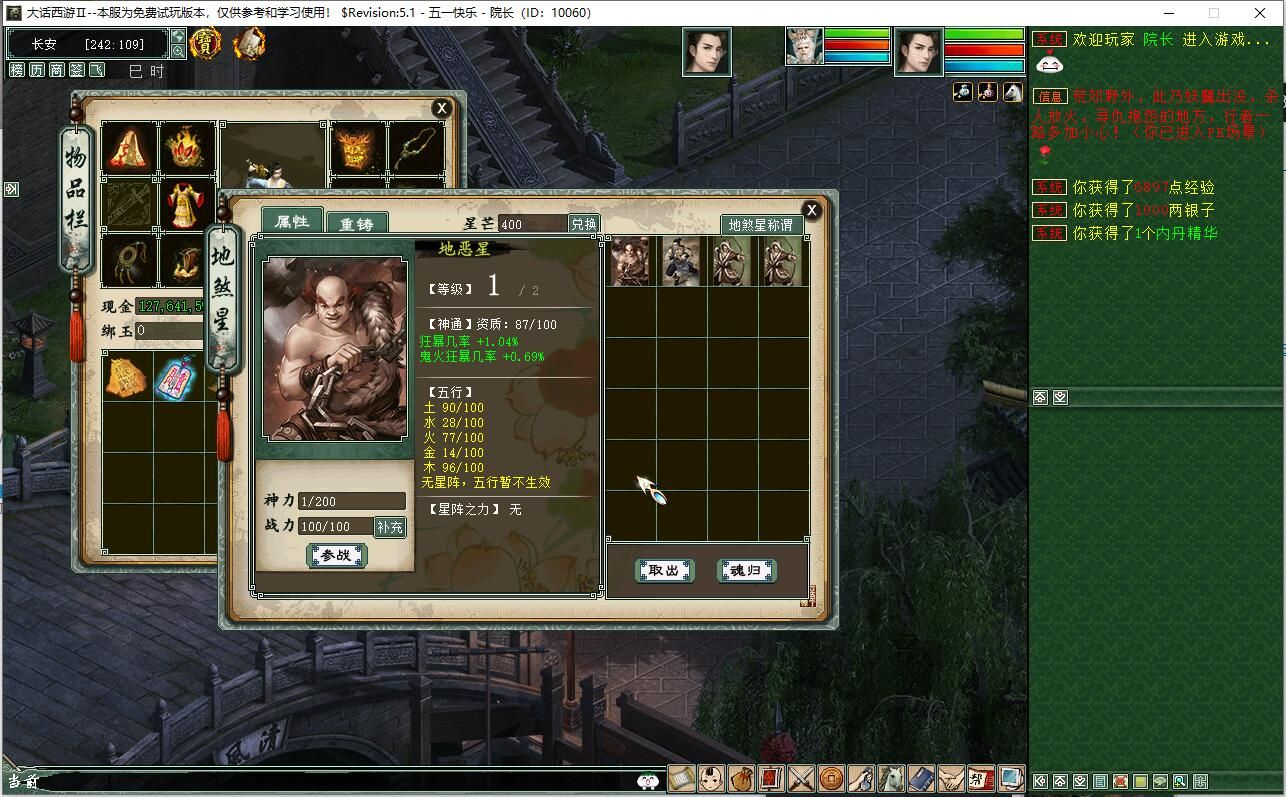Open the 商 shop shortcut

pyautogui.click(x=57, y=70)
